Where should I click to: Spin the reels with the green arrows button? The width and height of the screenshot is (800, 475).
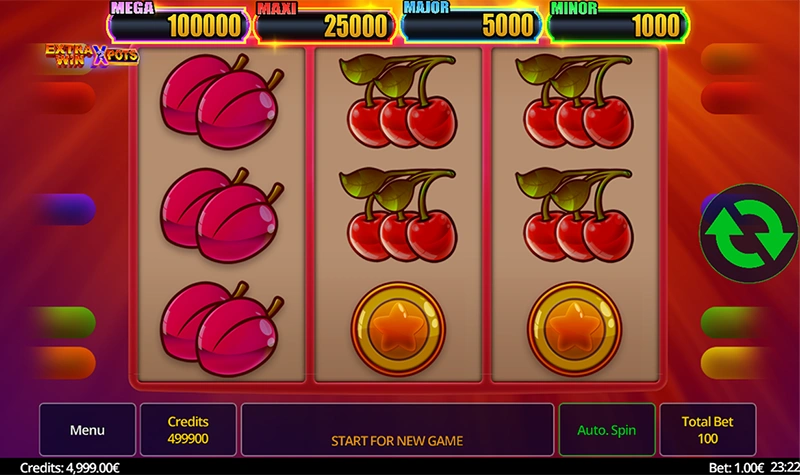coord(749,230)
